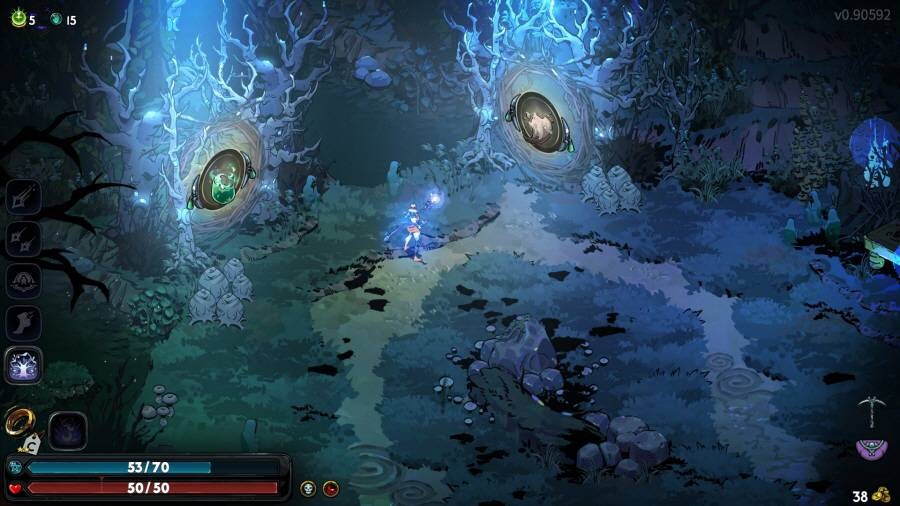Choose the winged-foot sprint boon slot
Screen dimensions: 900x506
(x=23, y=323)
